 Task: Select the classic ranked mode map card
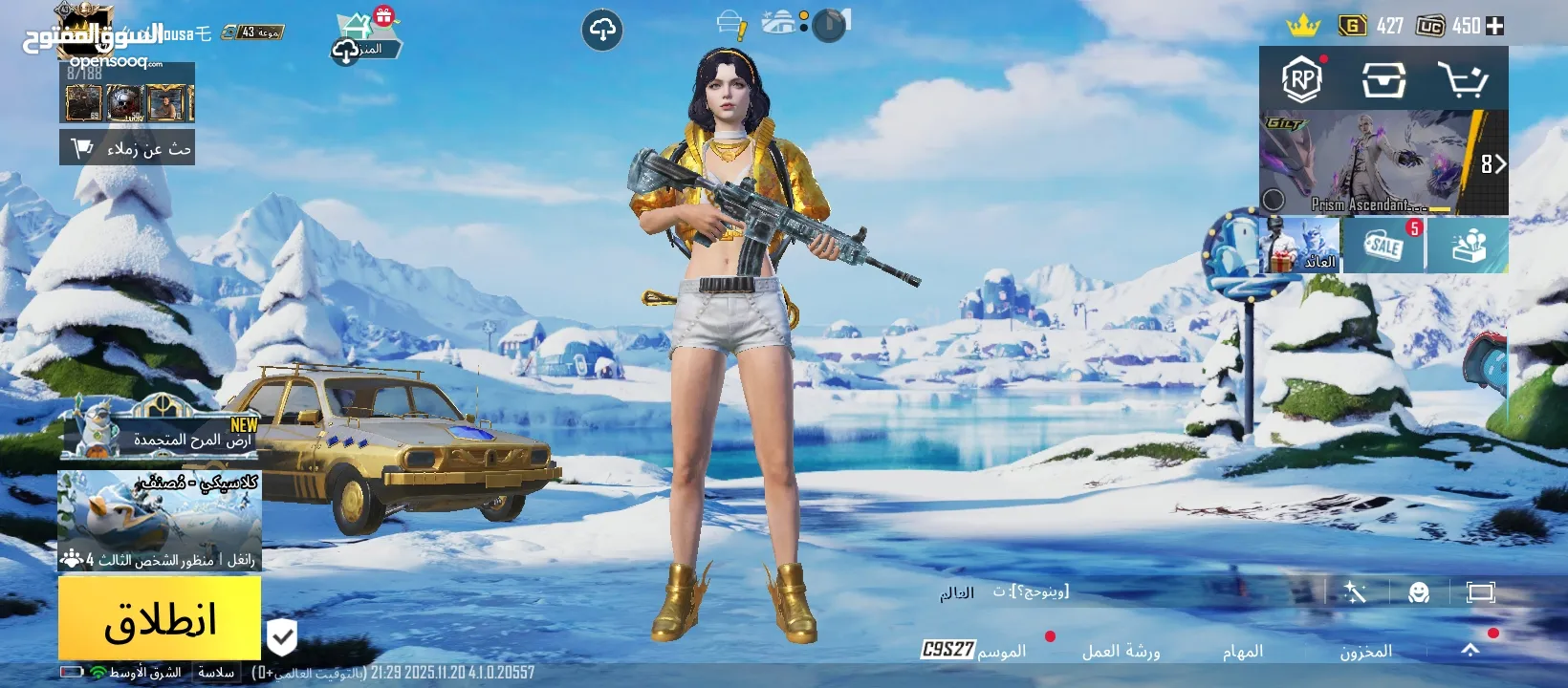[160, 521]
